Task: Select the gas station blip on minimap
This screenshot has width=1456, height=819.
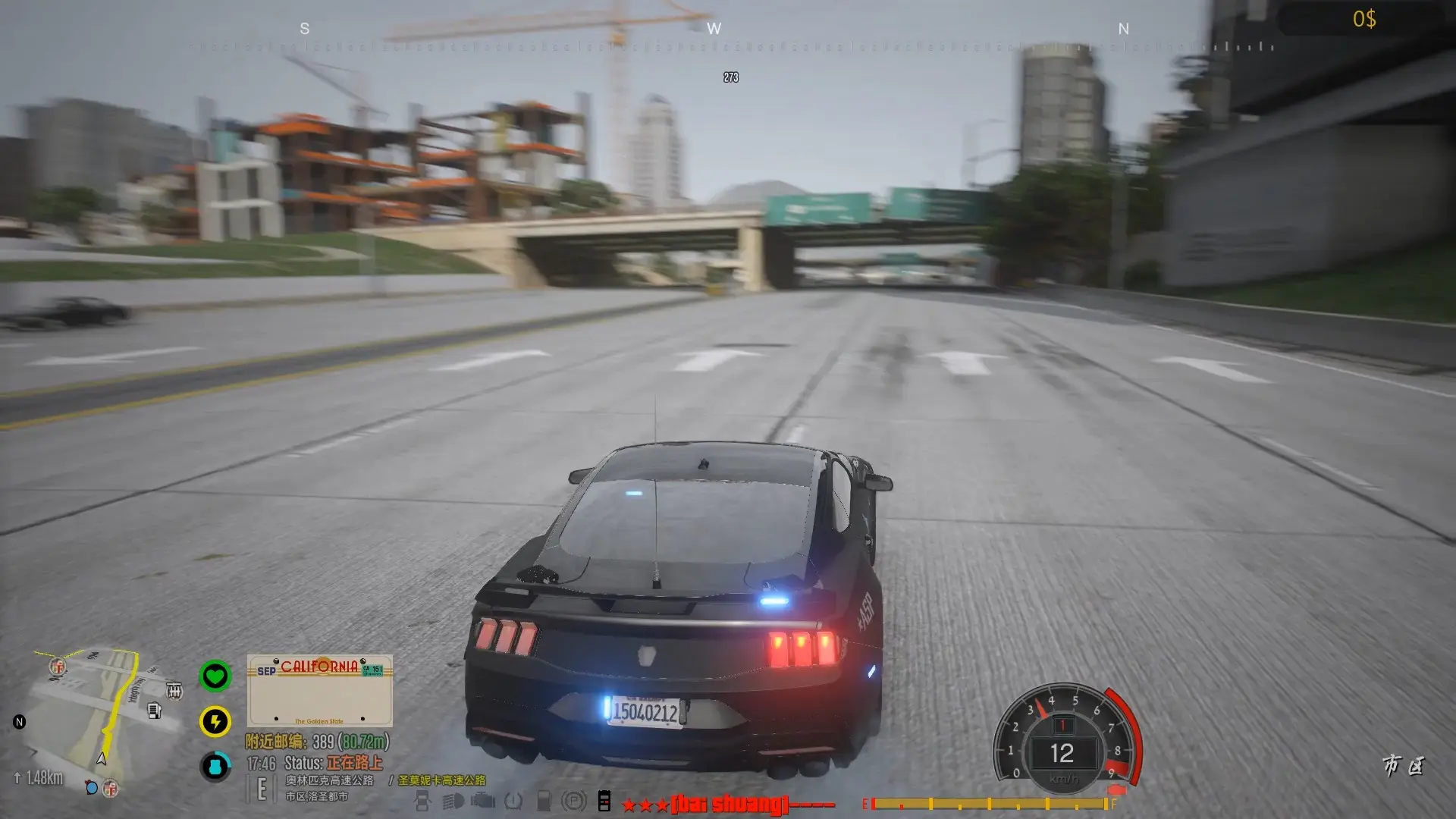Action: (x=154, y=711)
